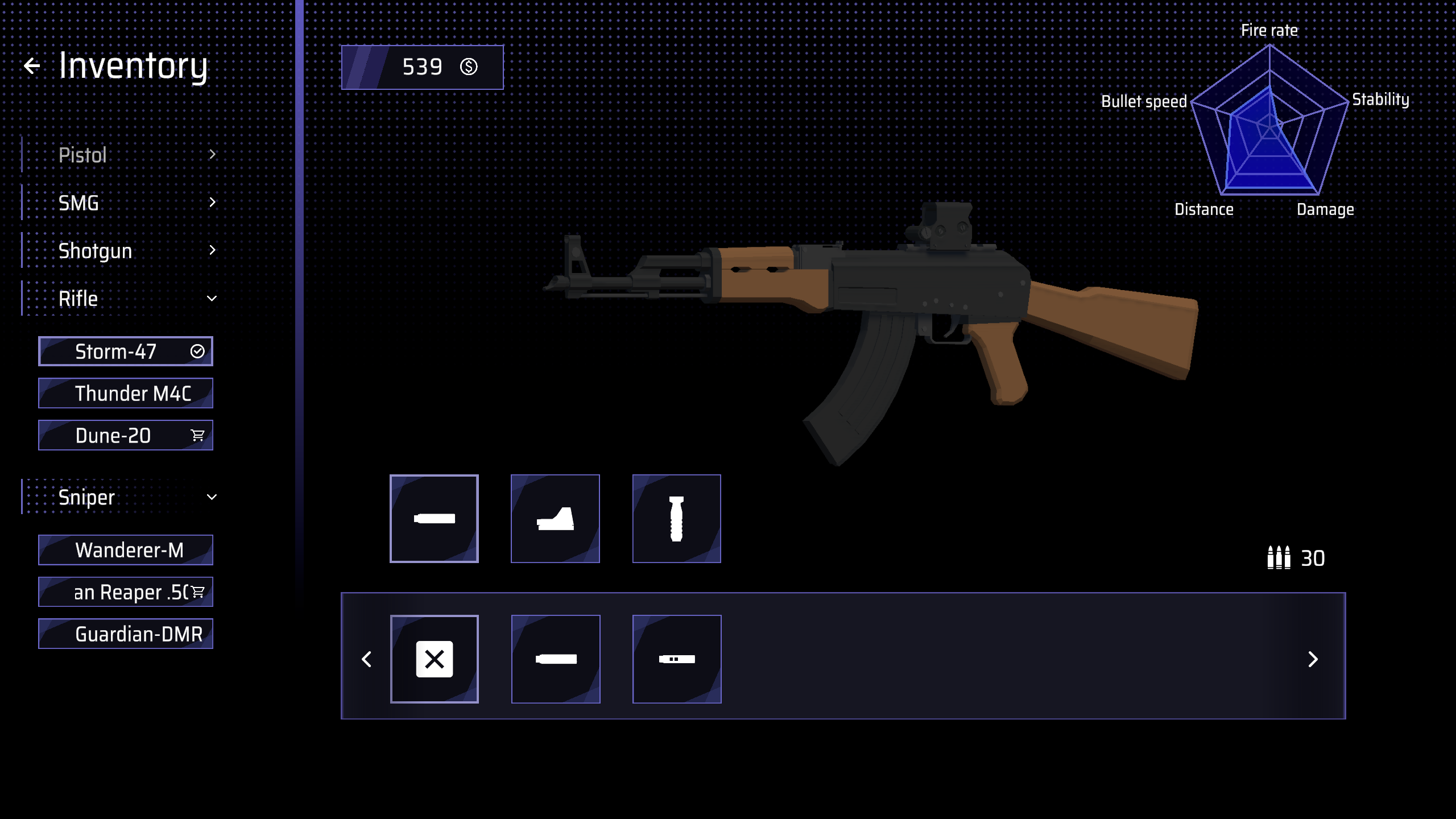The height and width of the screenshot is (819, 1456).
Task: Click the coin icon on the 539 currency display
Action: click(468, 67)
